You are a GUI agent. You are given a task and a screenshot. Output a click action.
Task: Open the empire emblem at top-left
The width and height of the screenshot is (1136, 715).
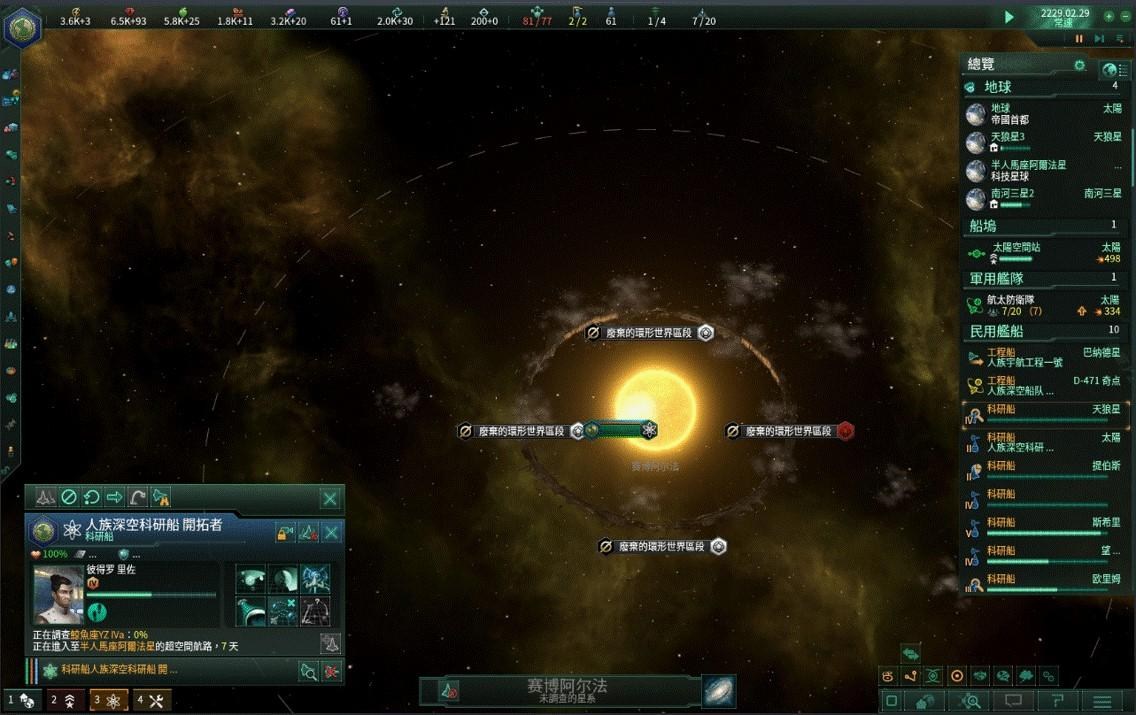pos(21,27)
